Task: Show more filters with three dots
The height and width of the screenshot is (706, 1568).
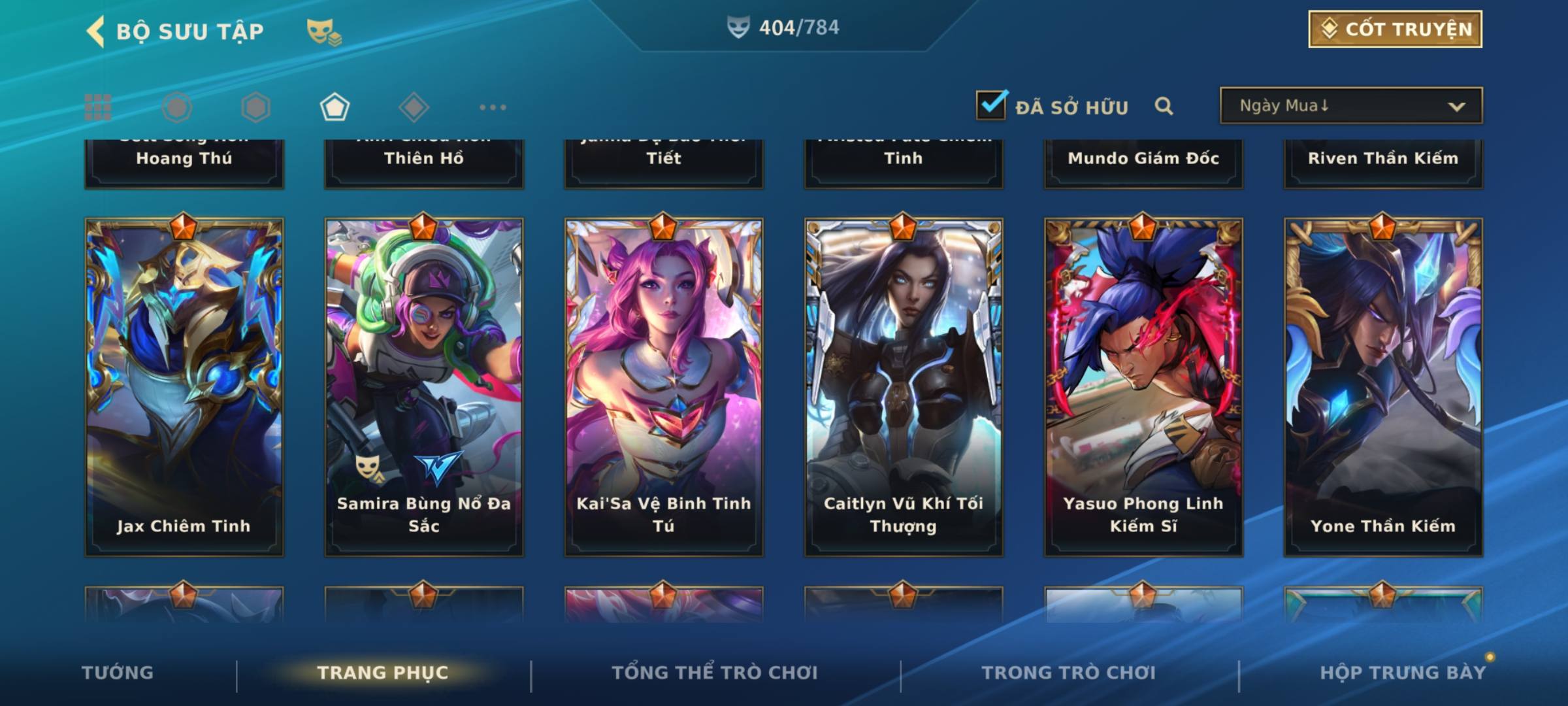Action: click(493, 107)
